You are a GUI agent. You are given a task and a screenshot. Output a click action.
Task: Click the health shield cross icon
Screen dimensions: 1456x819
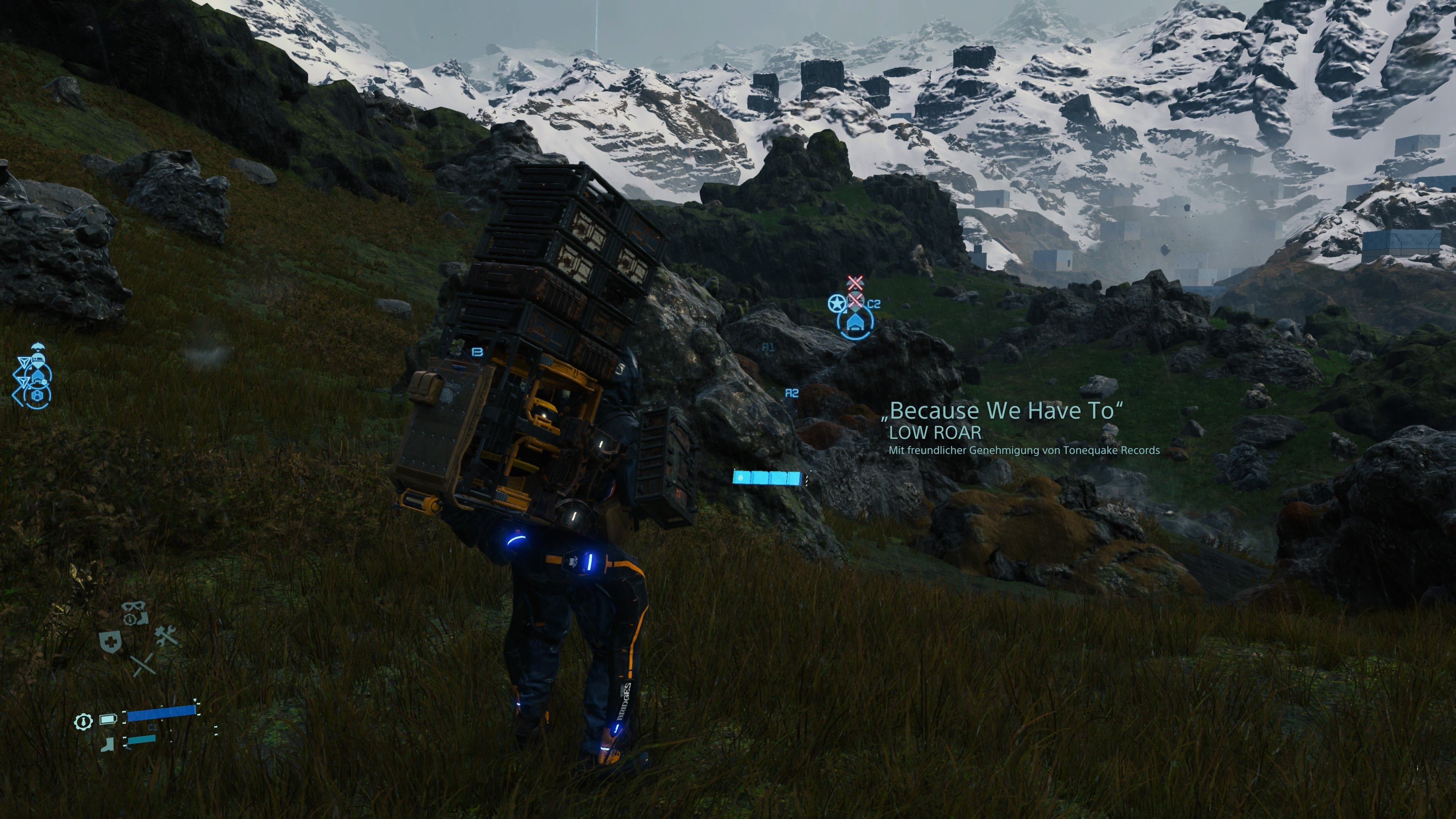111,642
